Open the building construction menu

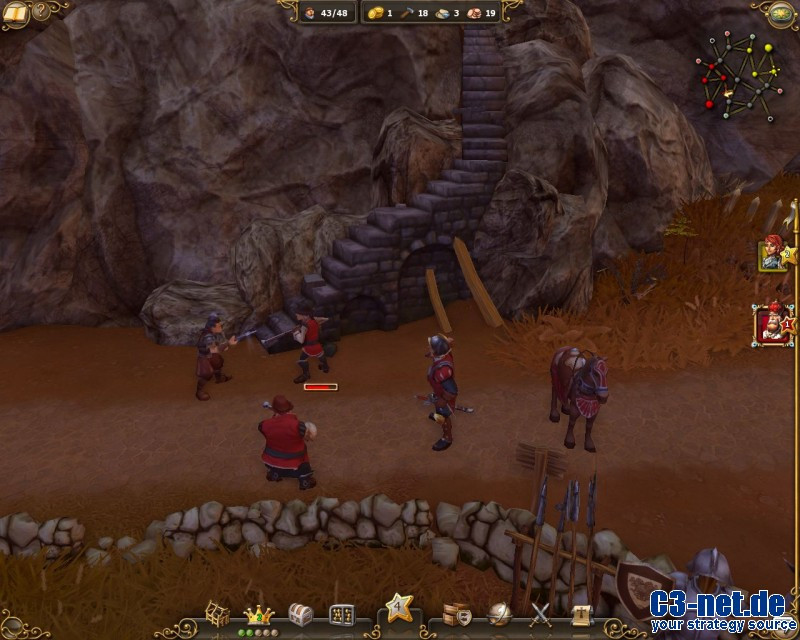click(x=218, y=613)
